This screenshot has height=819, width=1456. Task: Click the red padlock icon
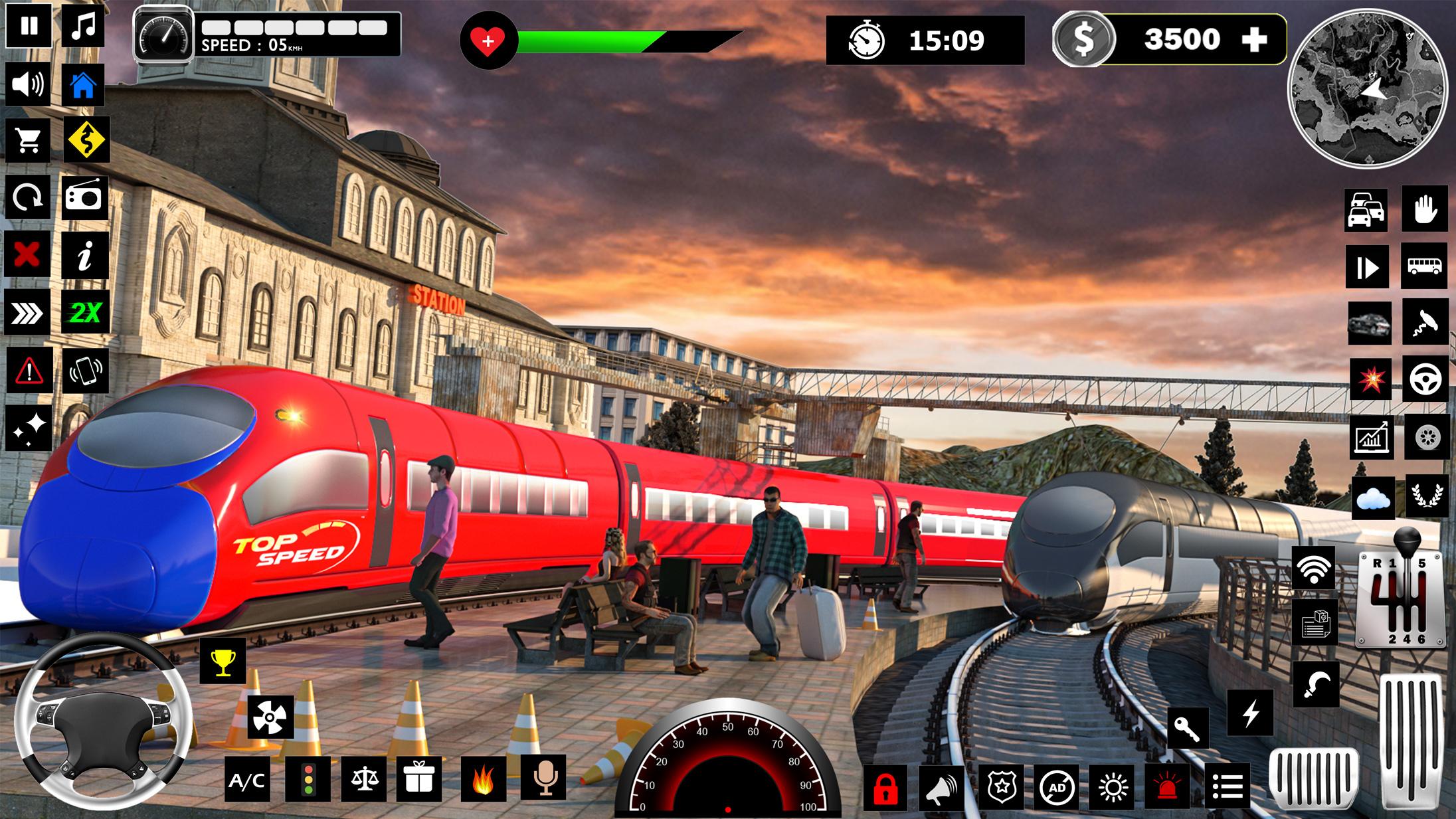886,788
